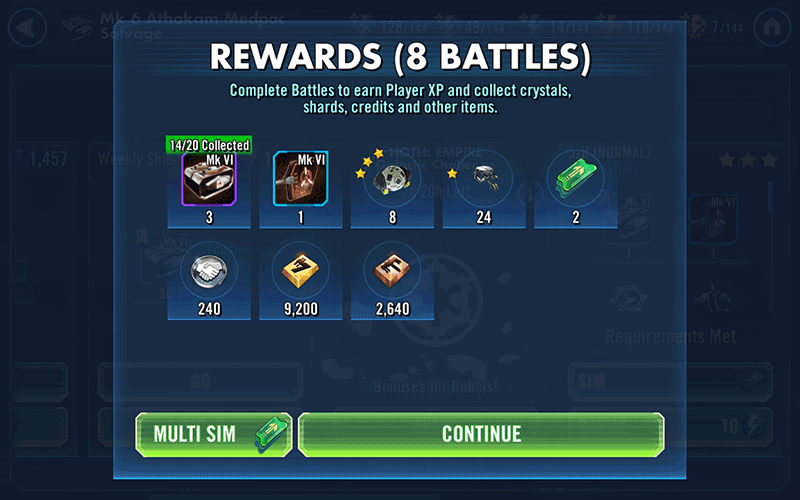Screen dimensions: 800x500
Task: Inspect the purple Mk VI medpac salvage reward
Action: 209,179
